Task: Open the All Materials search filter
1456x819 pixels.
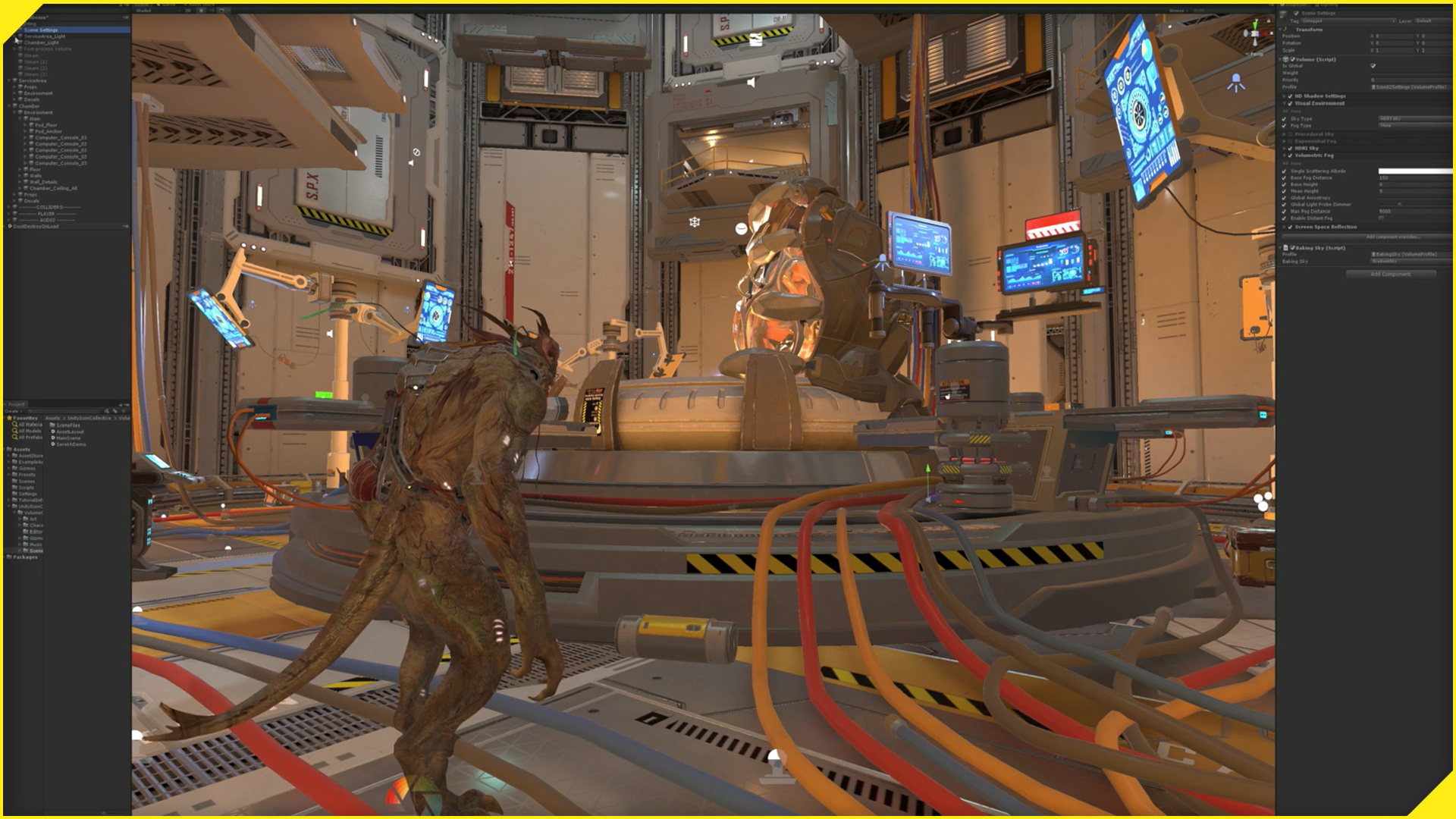Action: point(16,424)
